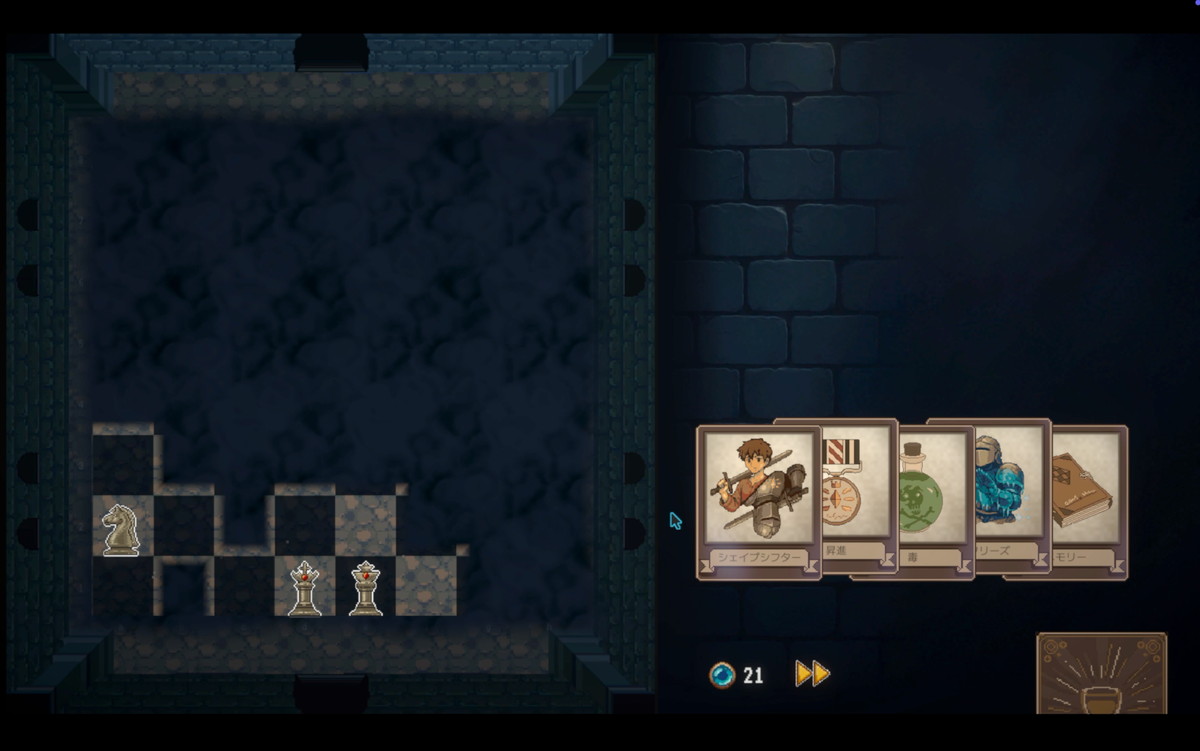The height and width of the screenshot is (751, 1200).
Task: Select the シェイプシフター swordsman card
Action: tap(758, 500)
